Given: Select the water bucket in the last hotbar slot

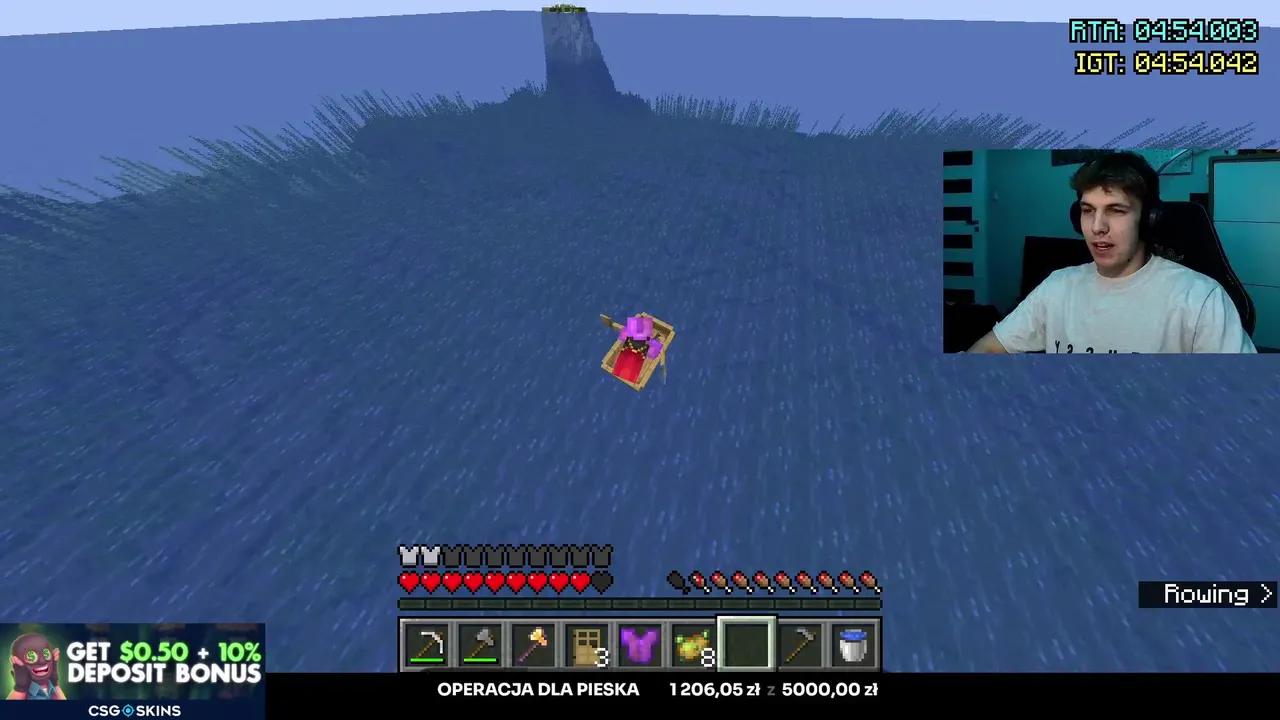Looking at the screenshot, I should coord(853,645).
